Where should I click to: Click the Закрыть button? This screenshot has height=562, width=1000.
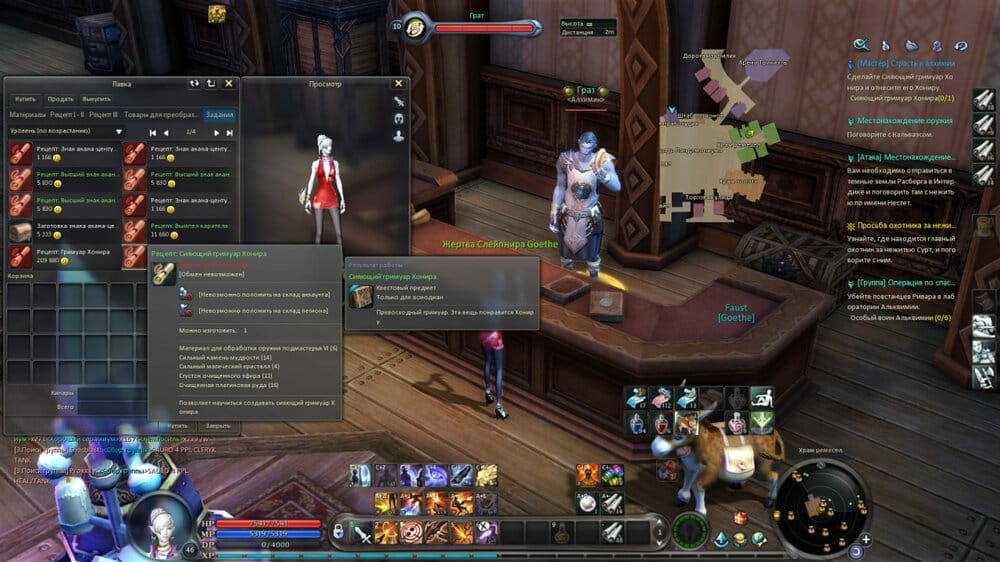tap(218, 425)
